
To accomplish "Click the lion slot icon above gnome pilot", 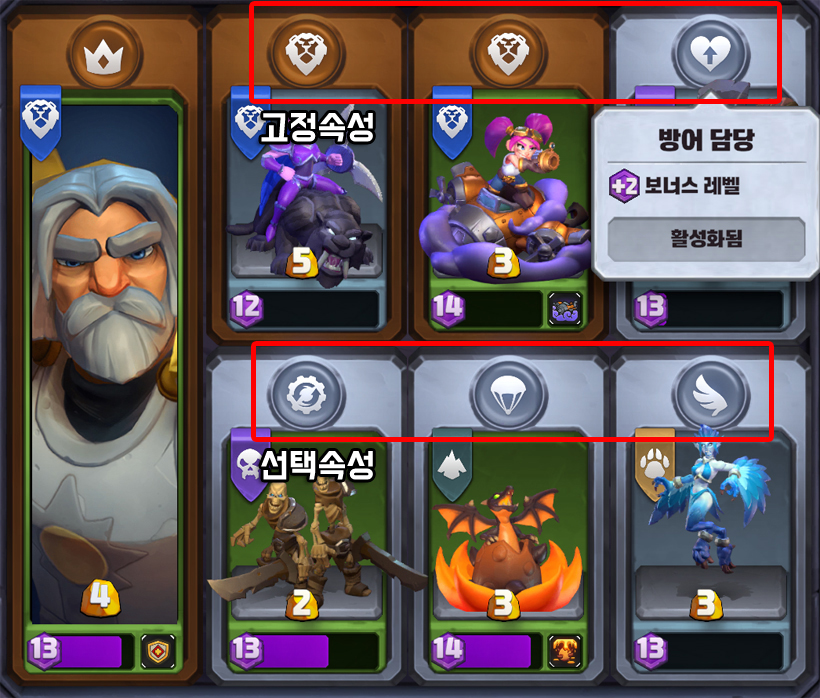I will [504, 54].
